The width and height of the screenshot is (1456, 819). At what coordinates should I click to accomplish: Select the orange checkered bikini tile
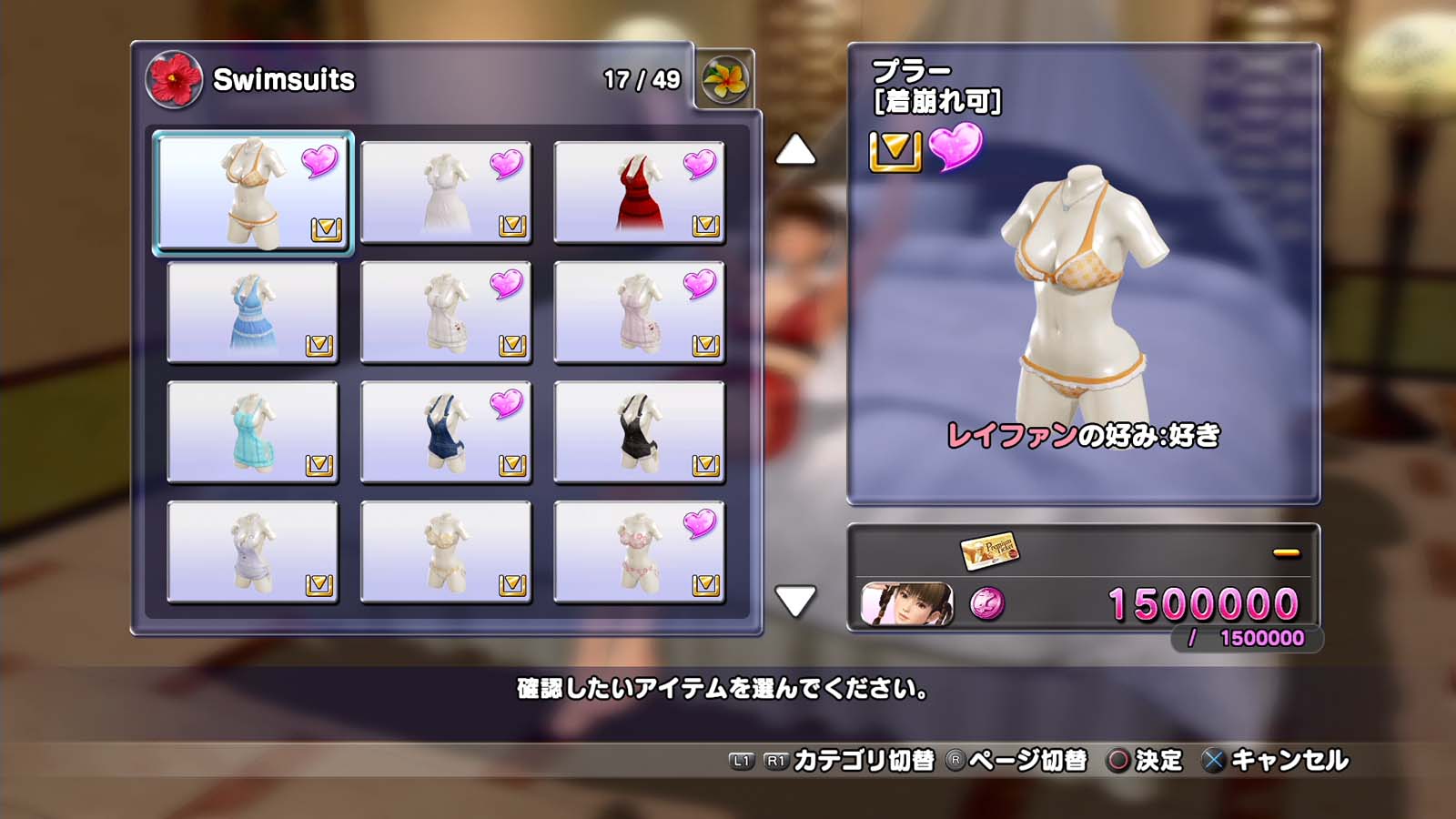click(x=253, y=192)
